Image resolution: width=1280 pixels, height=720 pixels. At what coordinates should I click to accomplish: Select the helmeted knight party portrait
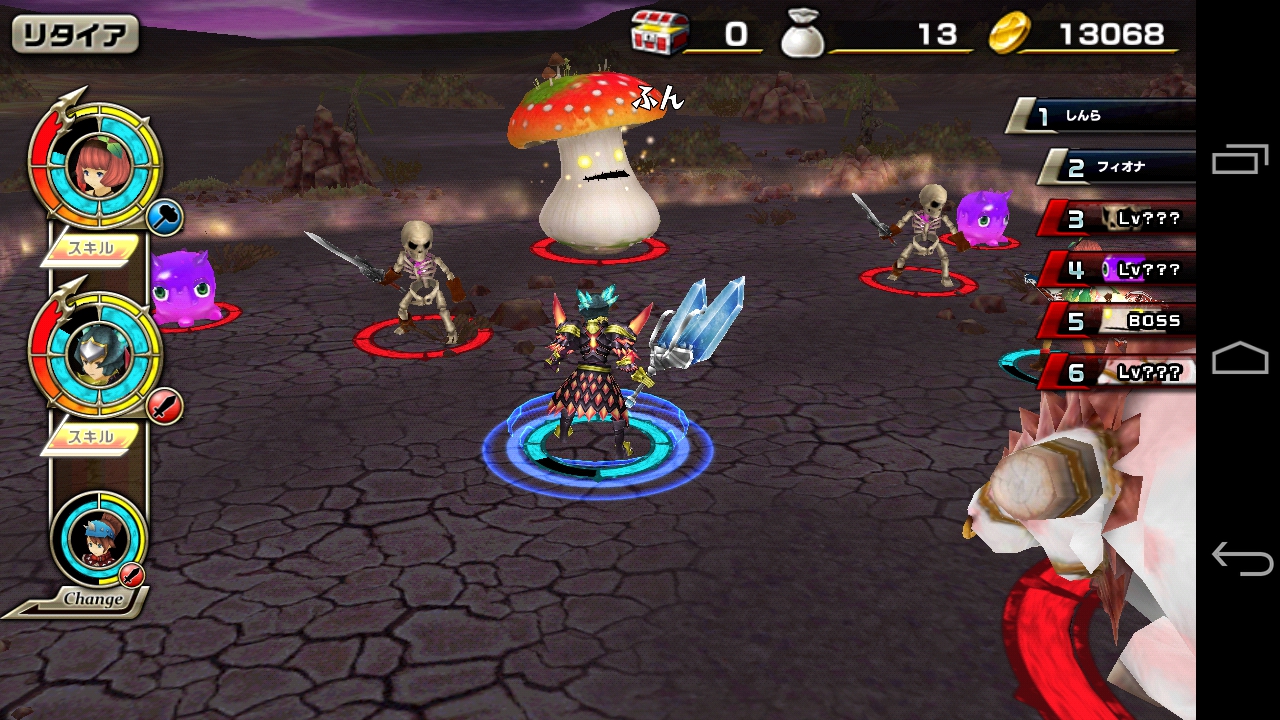click(96, 354)
